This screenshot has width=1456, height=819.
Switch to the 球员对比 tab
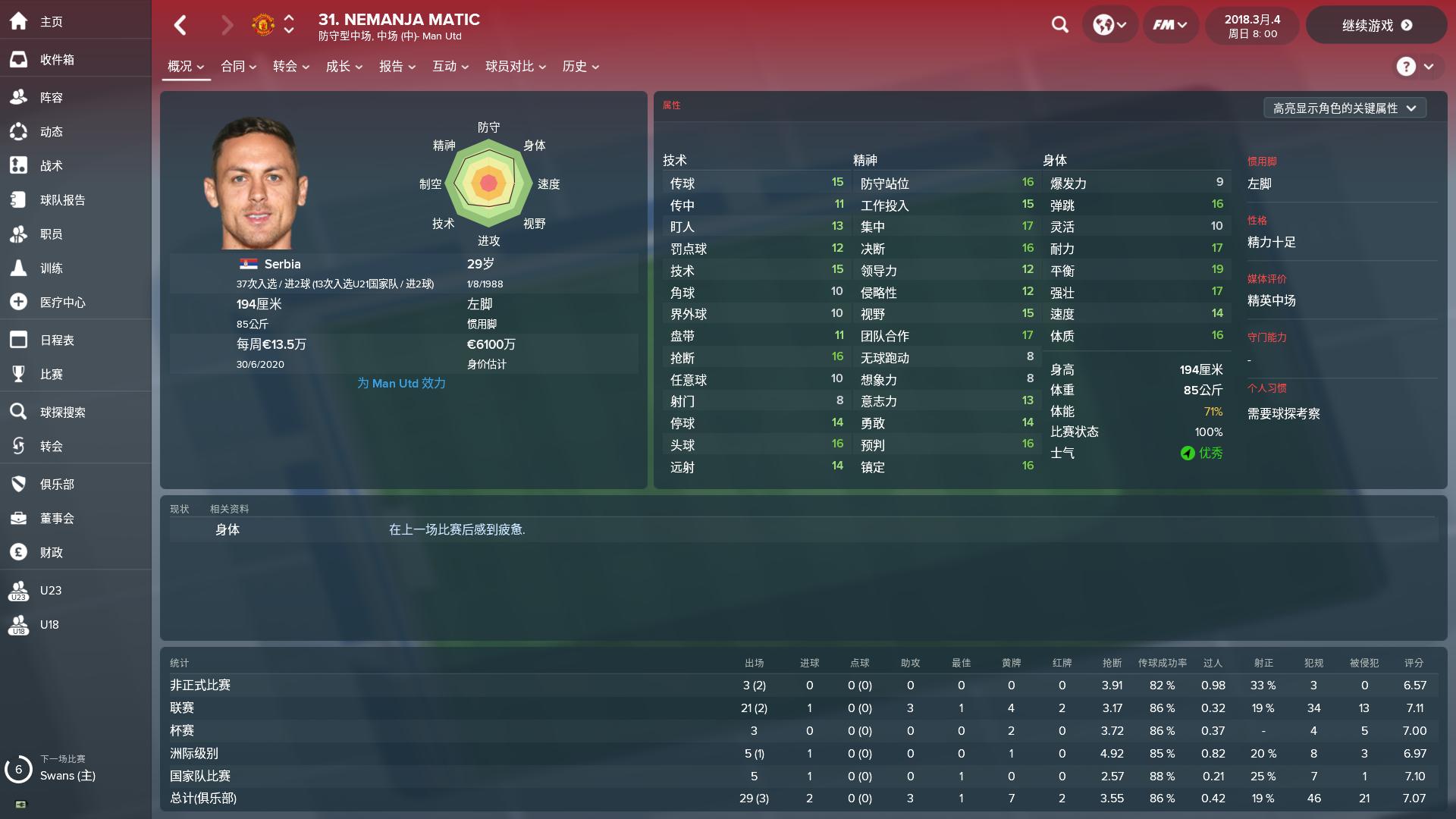509,67
